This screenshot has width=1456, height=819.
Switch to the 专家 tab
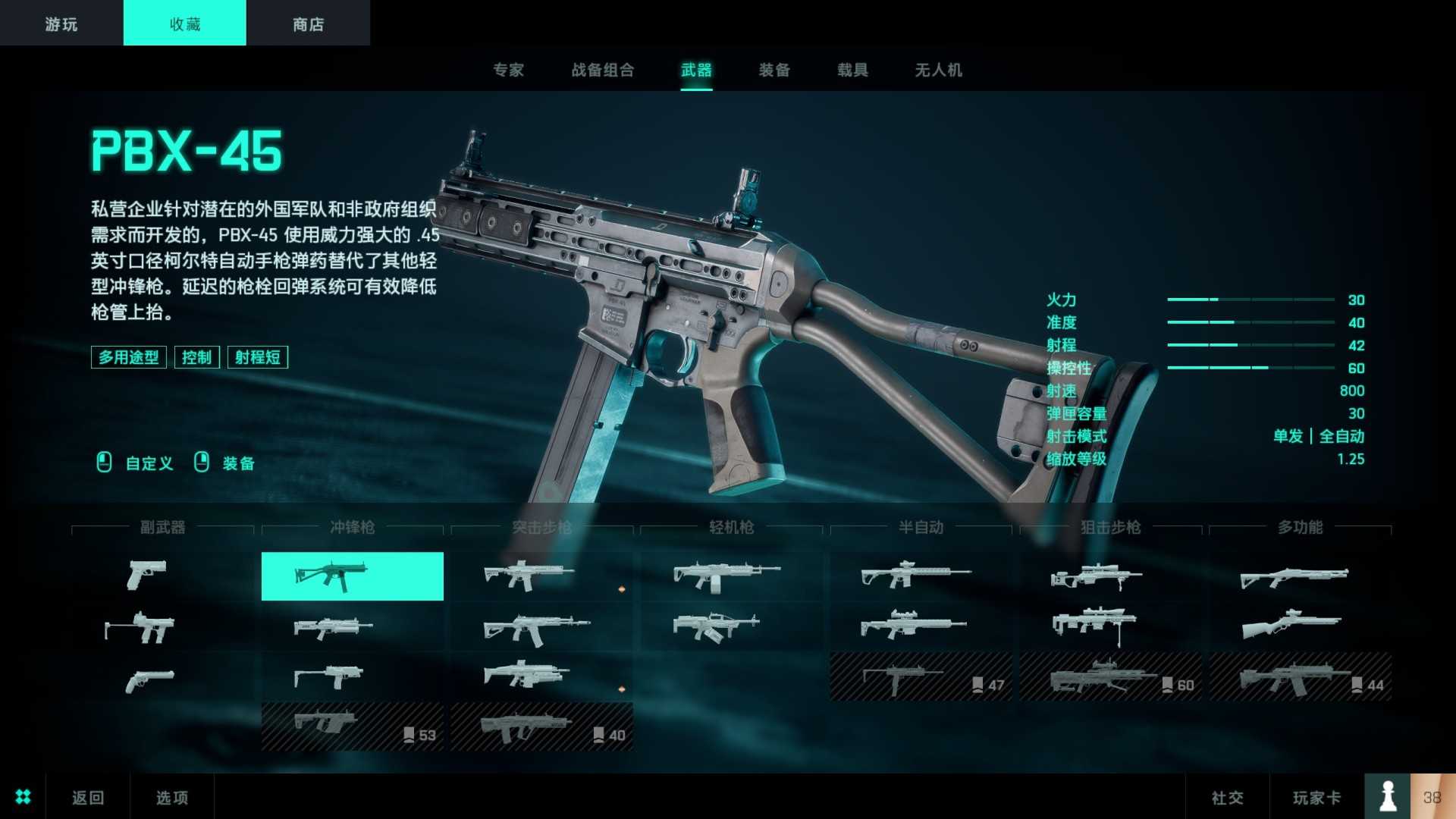[x=509, y=70]
